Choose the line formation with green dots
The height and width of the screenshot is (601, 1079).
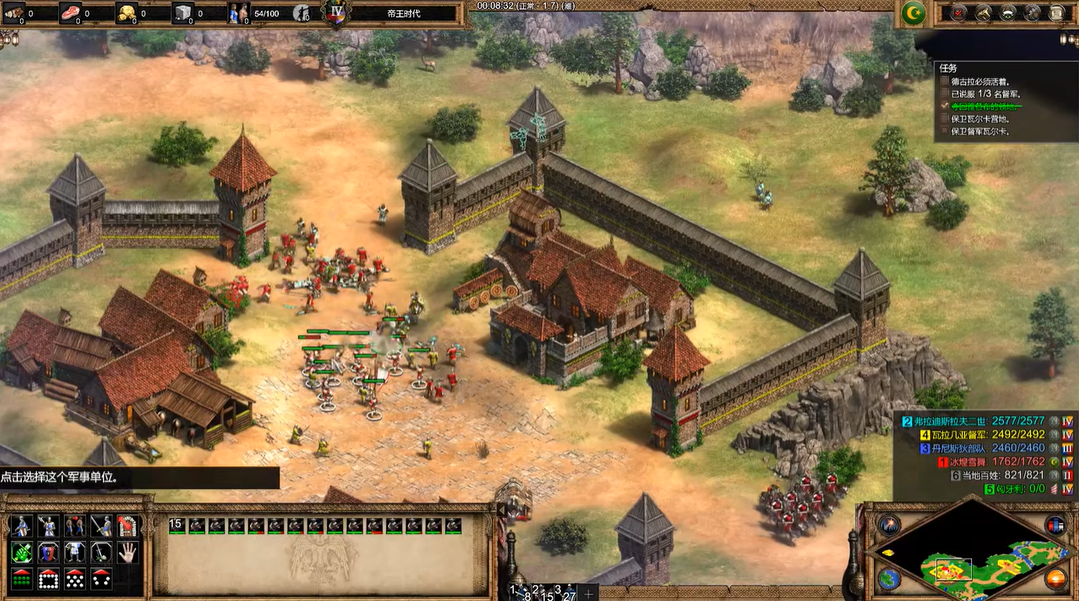pos(22,578)
